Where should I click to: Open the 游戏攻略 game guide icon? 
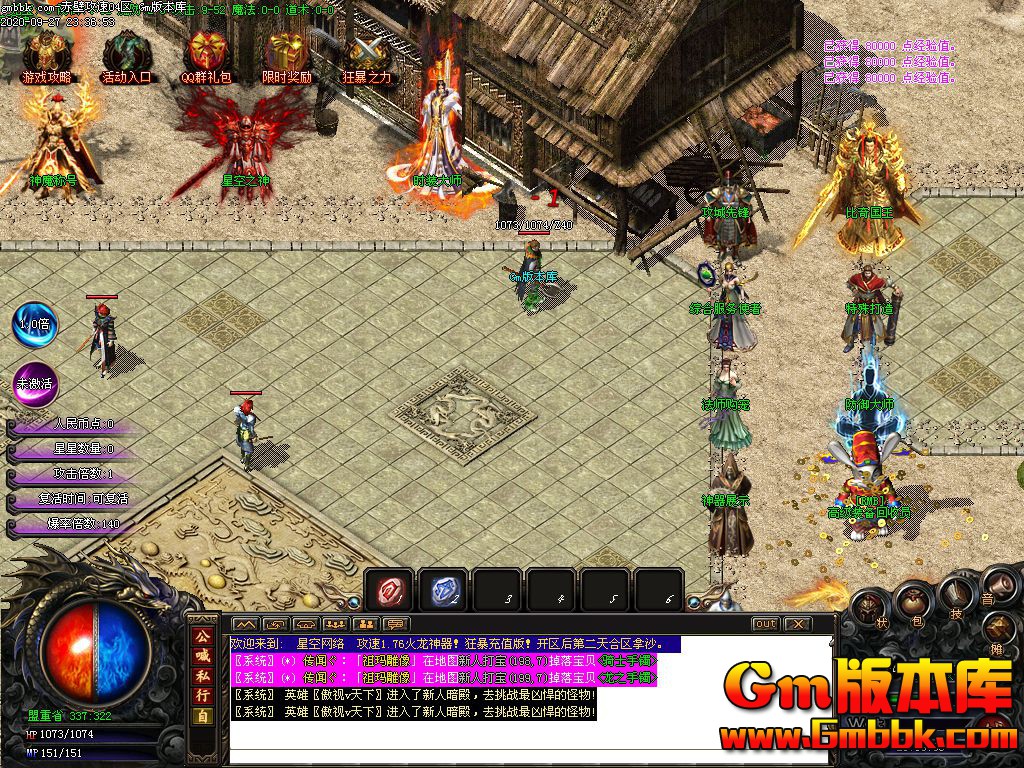[x=46, y=53]
